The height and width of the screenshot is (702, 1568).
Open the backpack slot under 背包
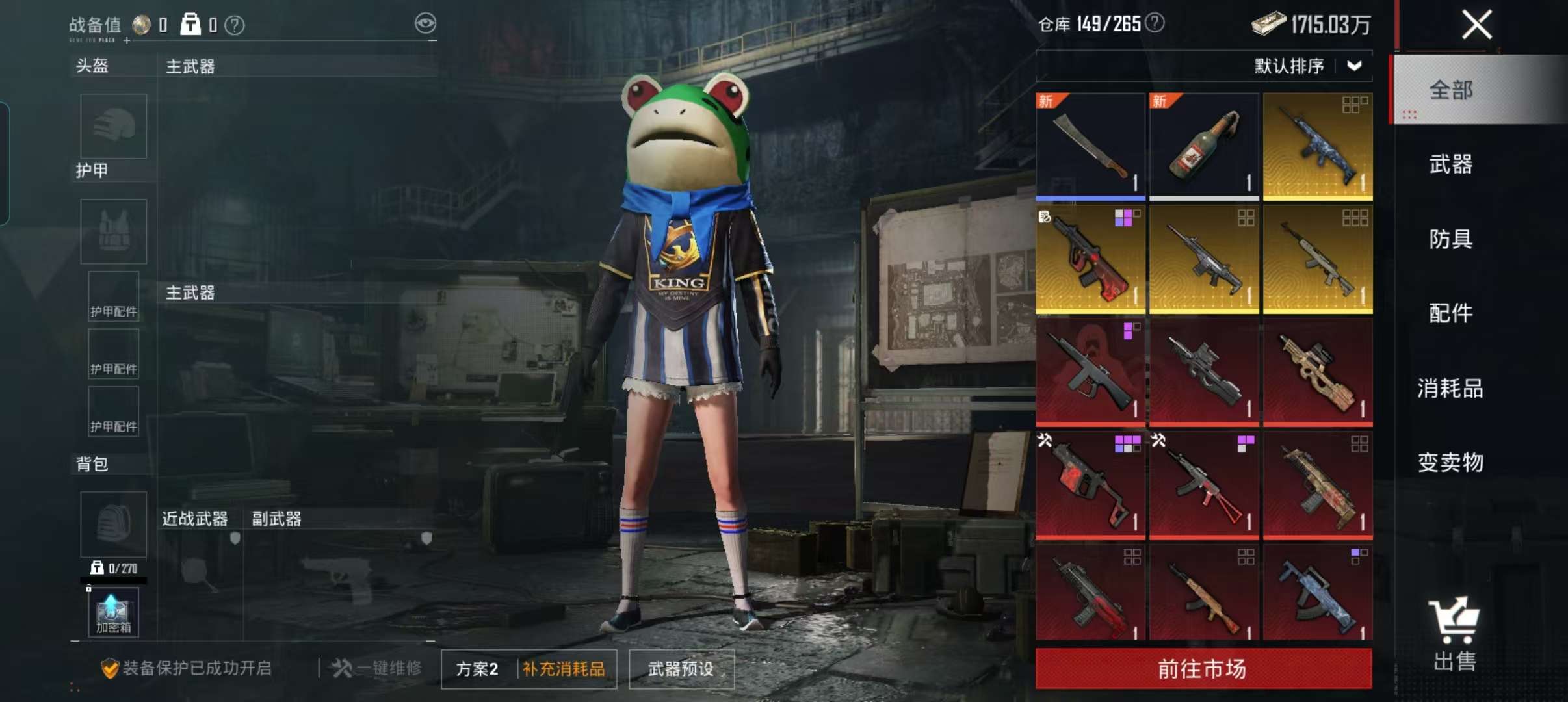(113, 524)
